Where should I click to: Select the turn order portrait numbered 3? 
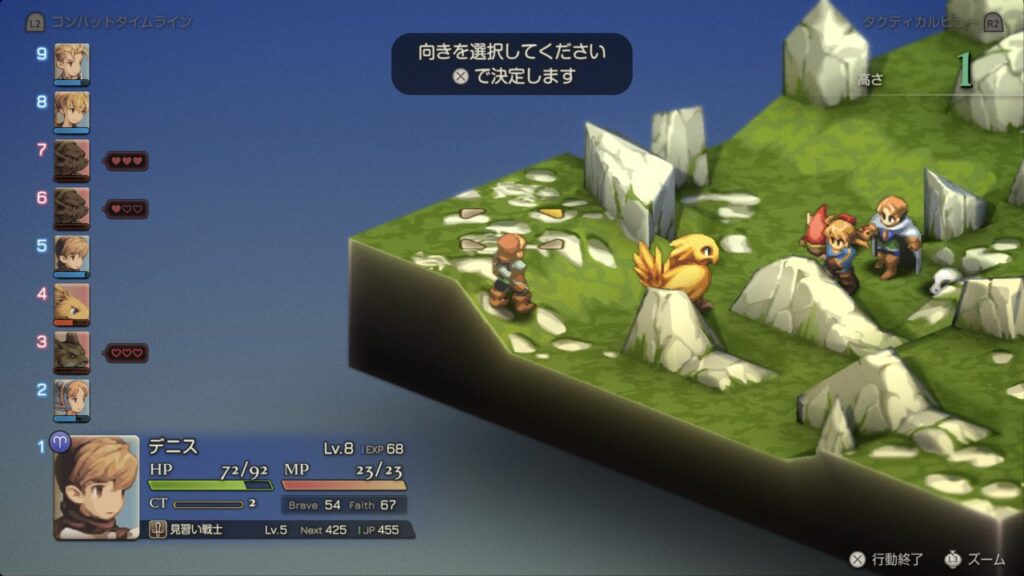[x=71, y=351]
